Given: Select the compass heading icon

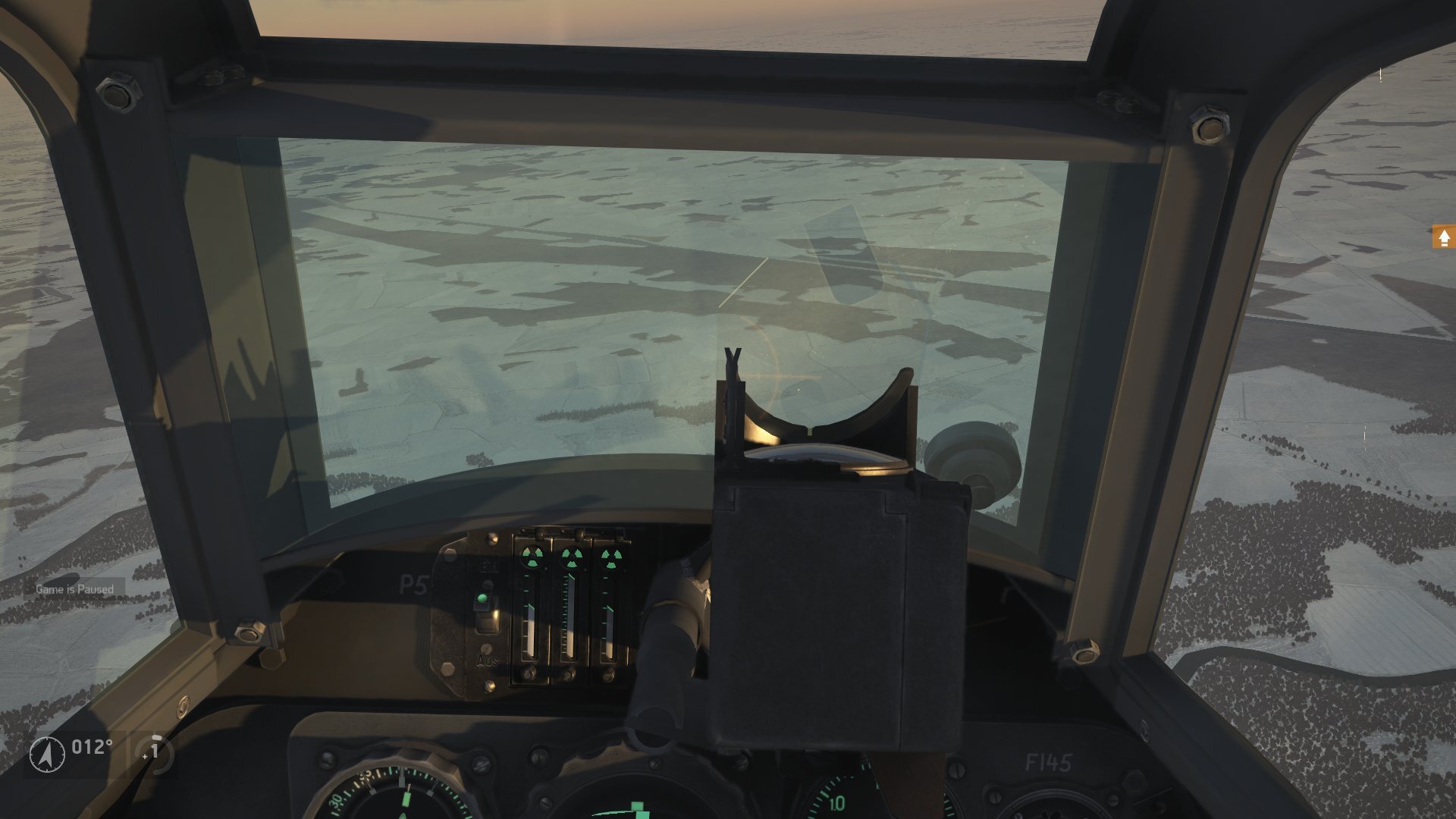Looking at the screenshot, I should pyautogui.click(x=47, y=754).
